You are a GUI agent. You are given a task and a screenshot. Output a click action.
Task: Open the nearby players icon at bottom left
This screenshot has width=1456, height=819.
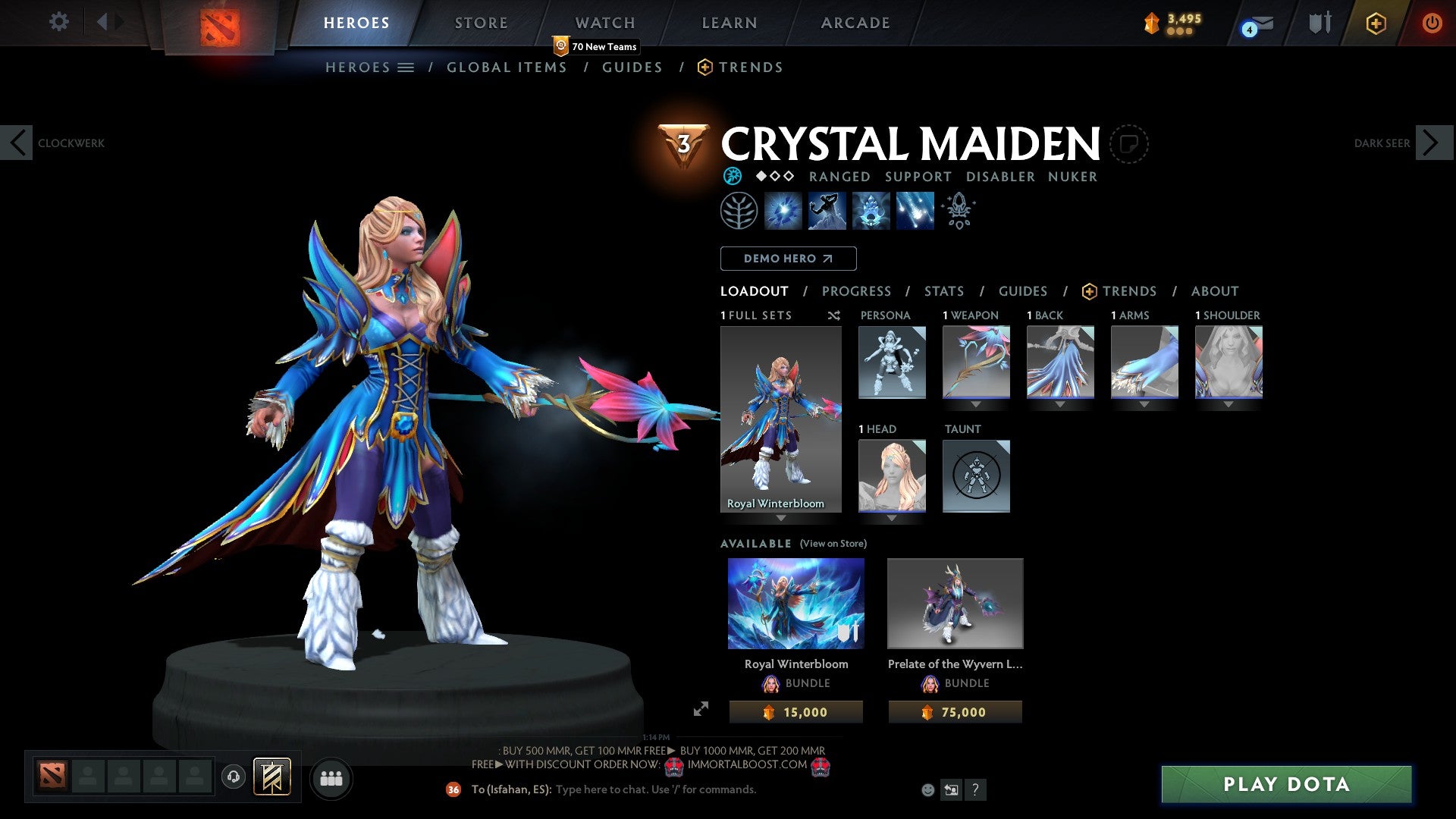pos(331,778)
